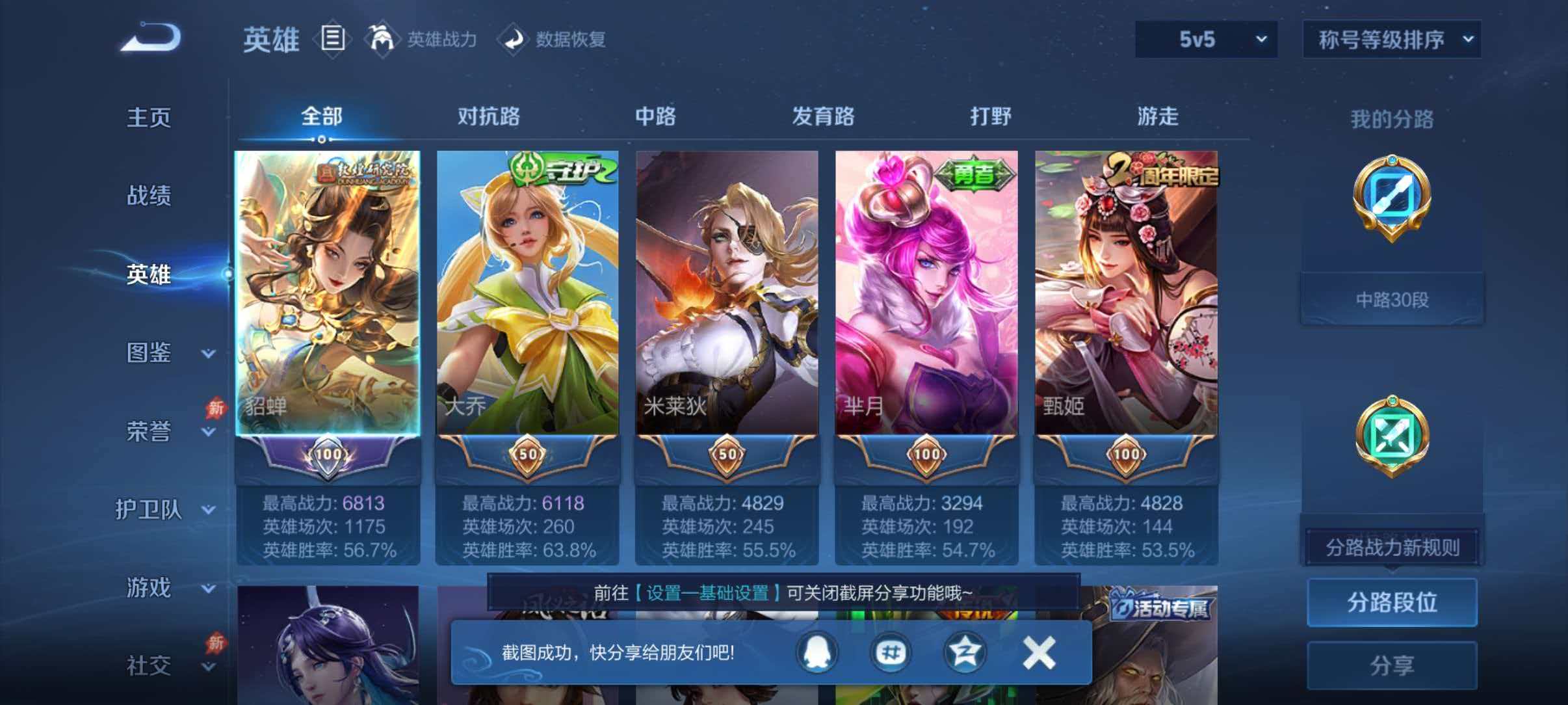Switch to the 打野 jungle tab
The image size is (1568, 705).
click(x=990, y=118)
